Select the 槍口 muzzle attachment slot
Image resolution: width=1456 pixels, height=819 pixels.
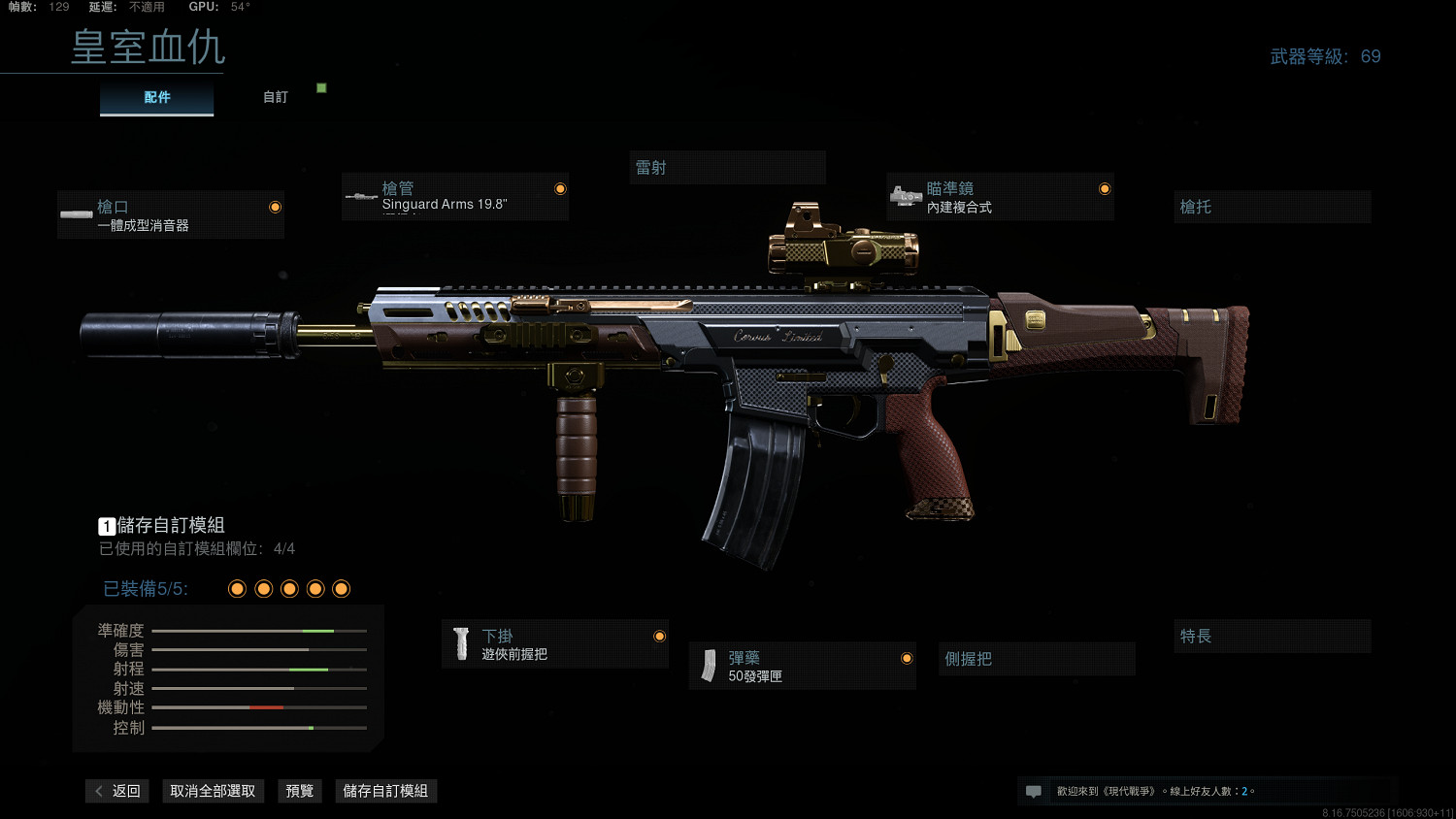(171, 215)
